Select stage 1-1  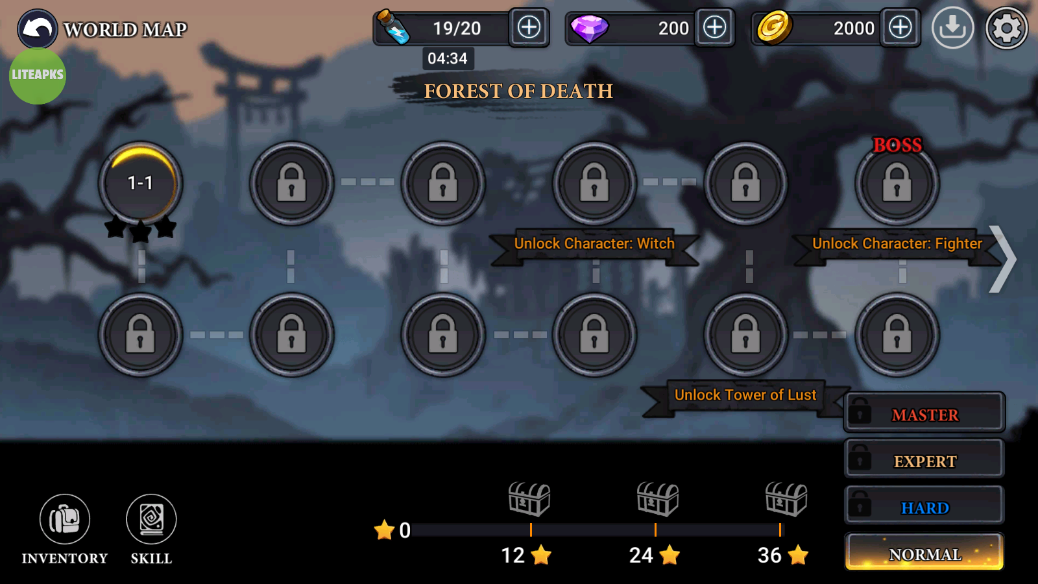pyautogui.click(x=141, y=183)
